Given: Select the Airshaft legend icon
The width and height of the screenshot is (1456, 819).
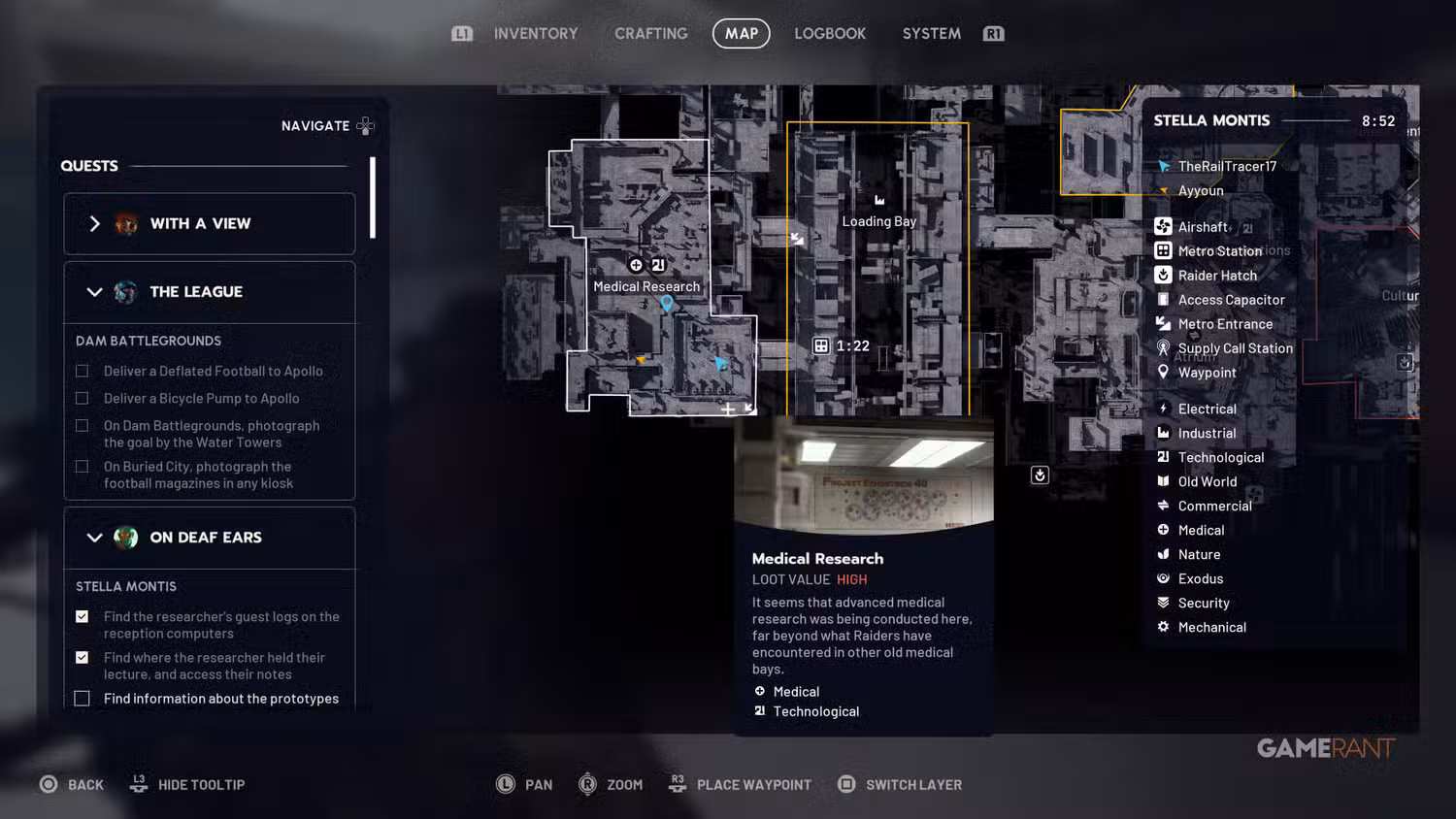Looking at the screenshot, I should click(x=1164, y=226).
